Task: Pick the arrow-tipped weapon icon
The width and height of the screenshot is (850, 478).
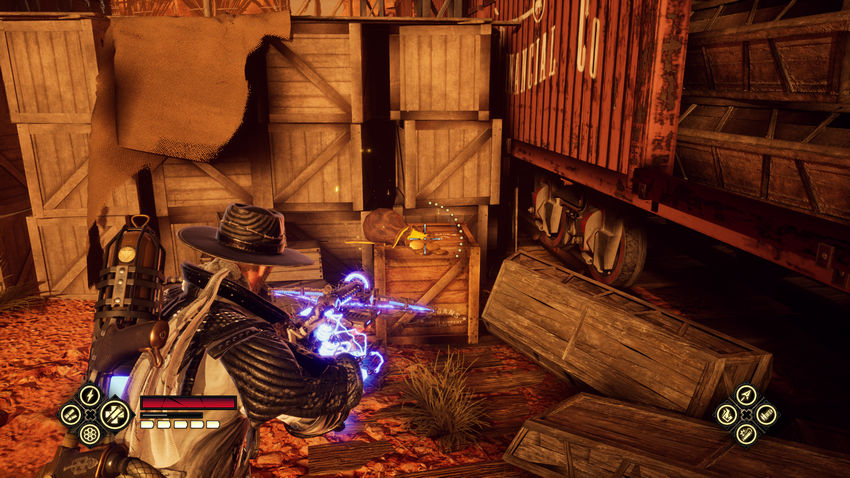Action: click(x=746, y=396)
